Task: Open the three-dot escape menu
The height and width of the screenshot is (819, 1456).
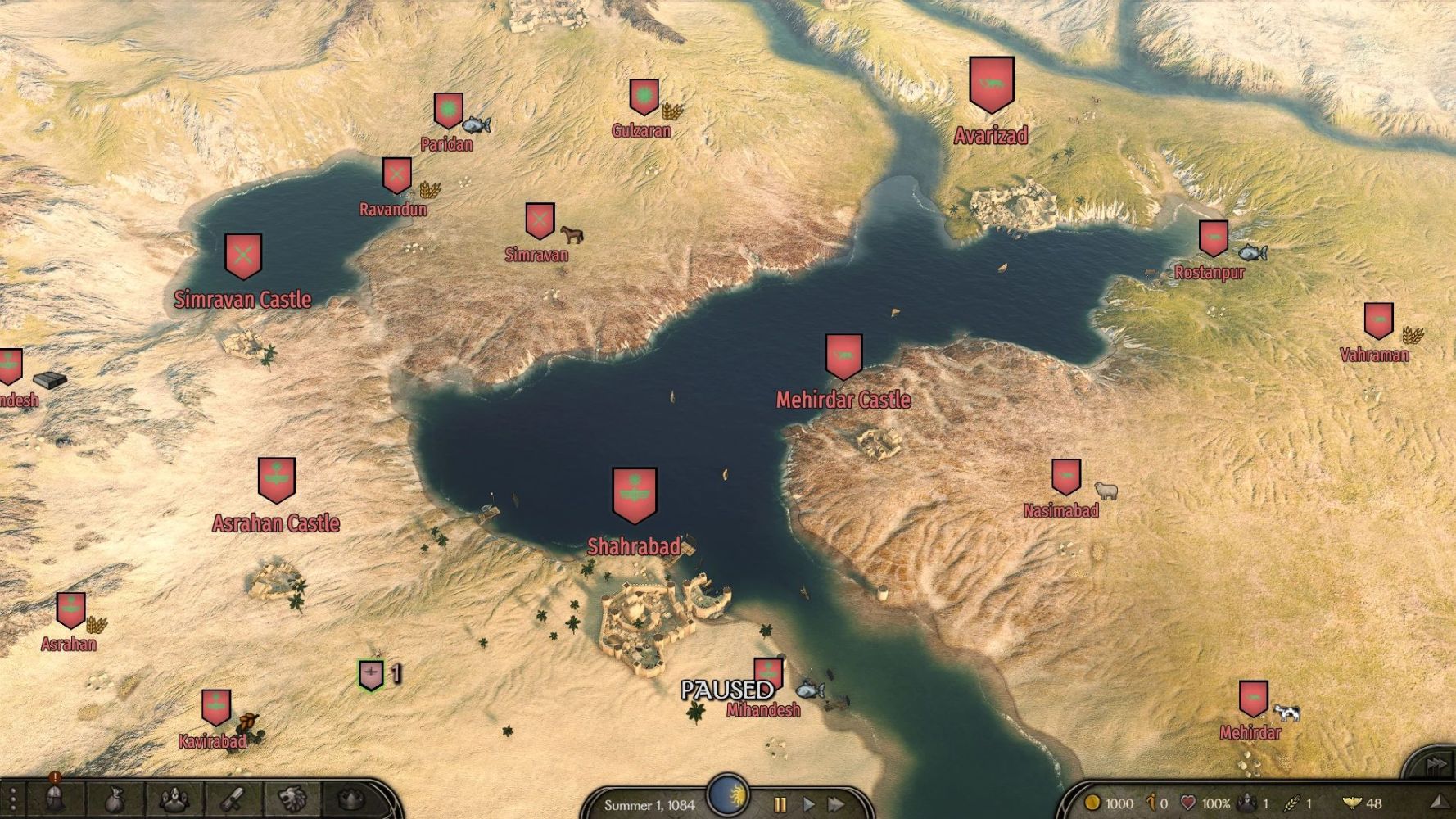Action: pyautogui.click(x=13, y=799)
